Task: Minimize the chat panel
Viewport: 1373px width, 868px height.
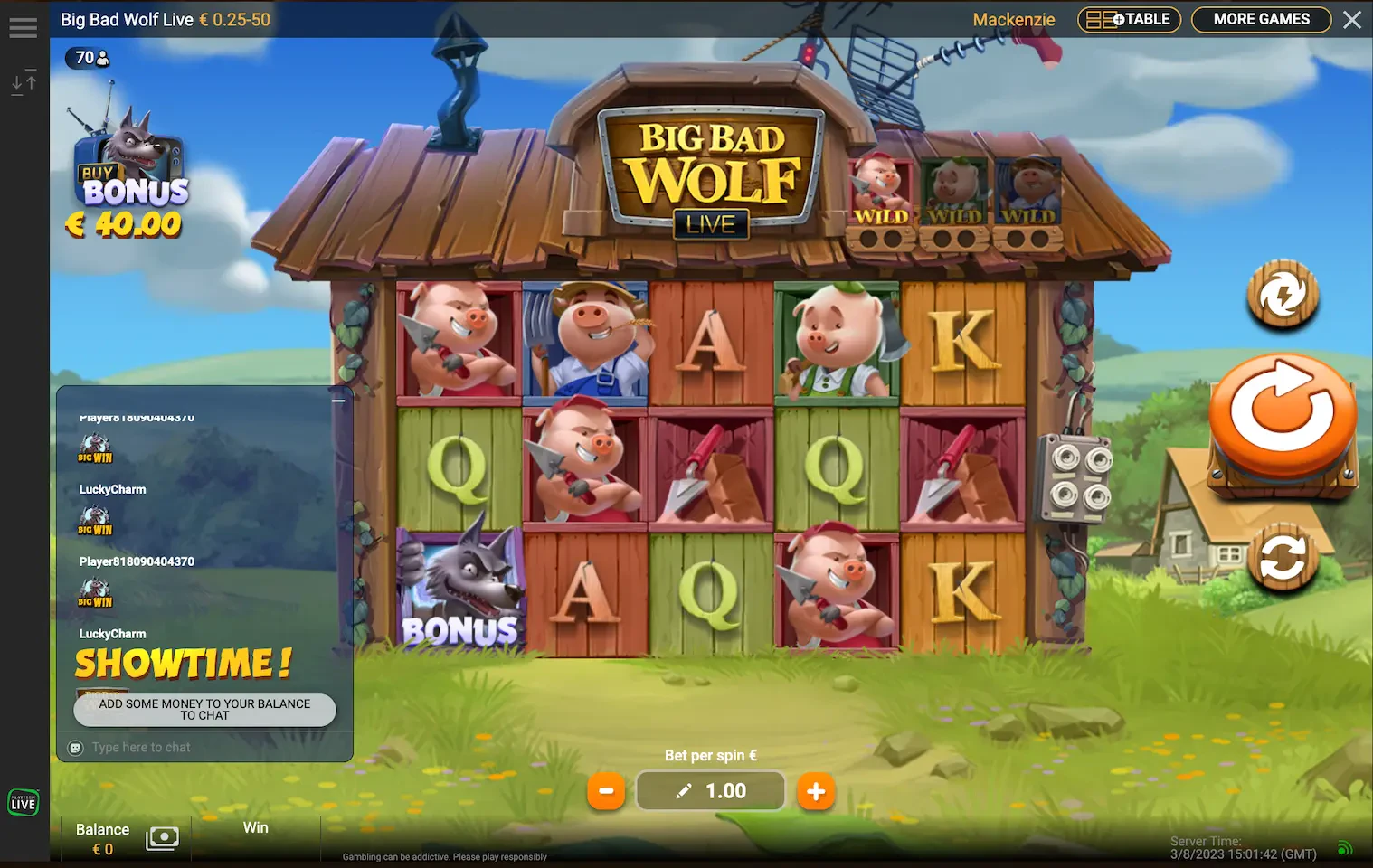Action: point(338,401)
